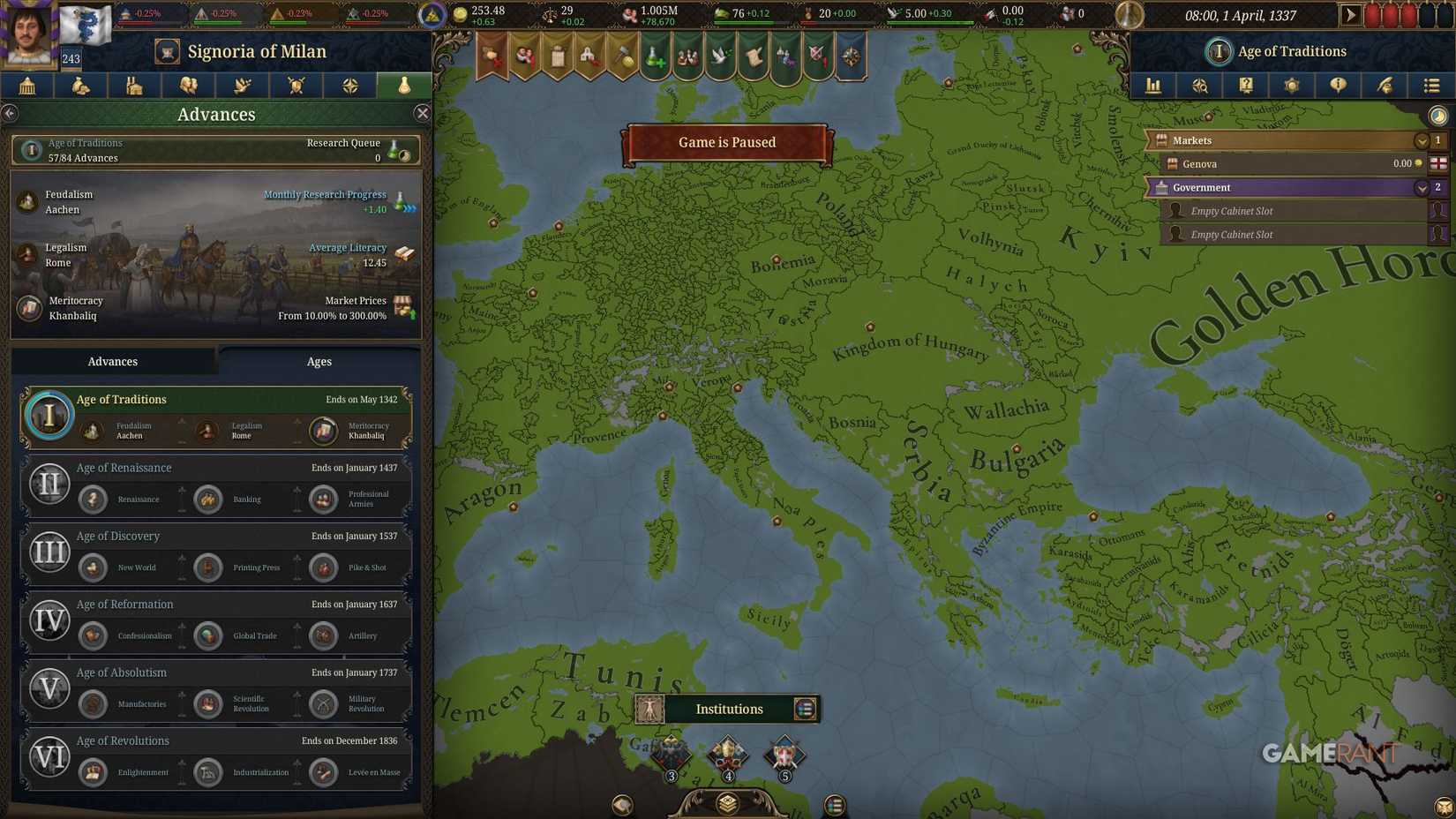Select the Economy money-bags icon

coord(80,86)
